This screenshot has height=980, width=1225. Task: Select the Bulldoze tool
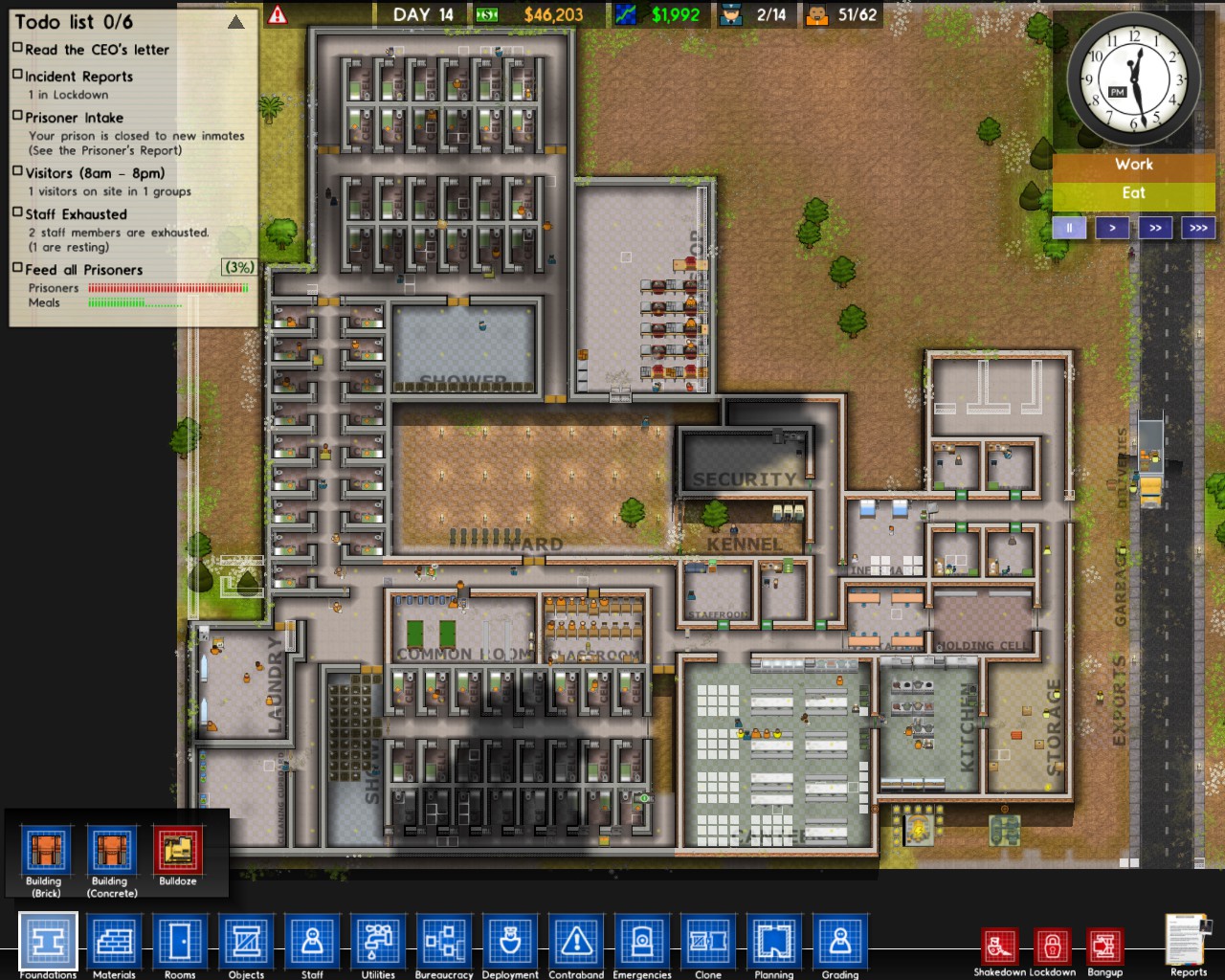click(178, 851)
